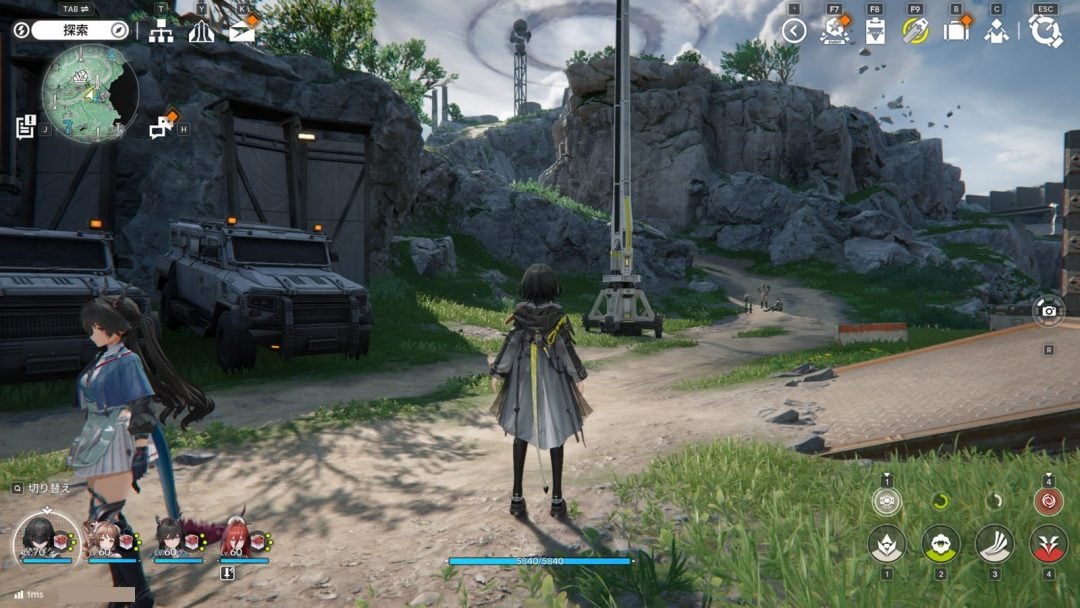Open the chat speech bubbles icon

point(161,127)
